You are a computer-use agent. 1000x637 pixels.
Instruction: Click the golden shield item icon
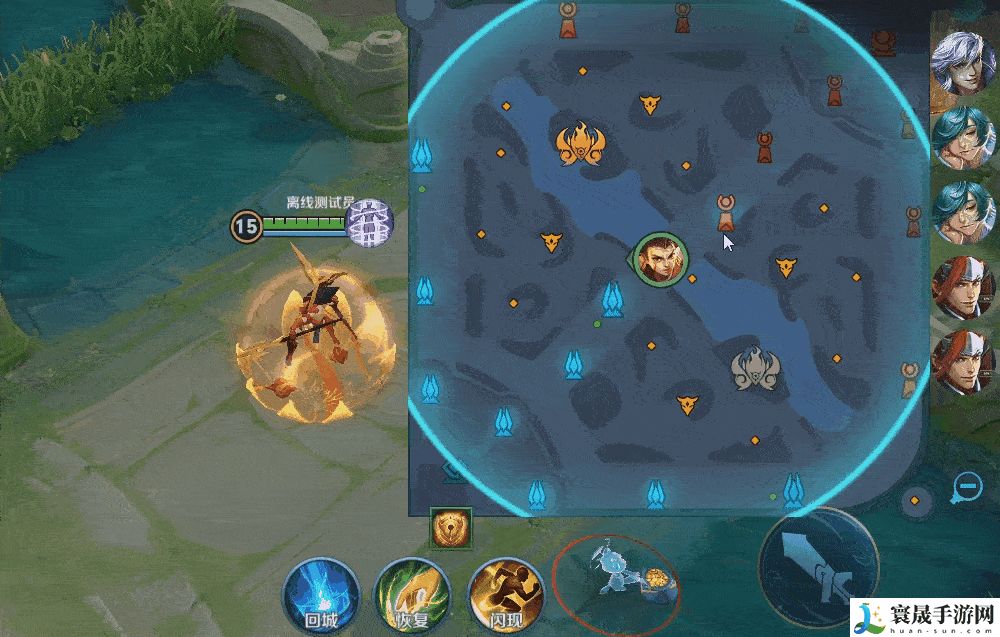[449, 527]
